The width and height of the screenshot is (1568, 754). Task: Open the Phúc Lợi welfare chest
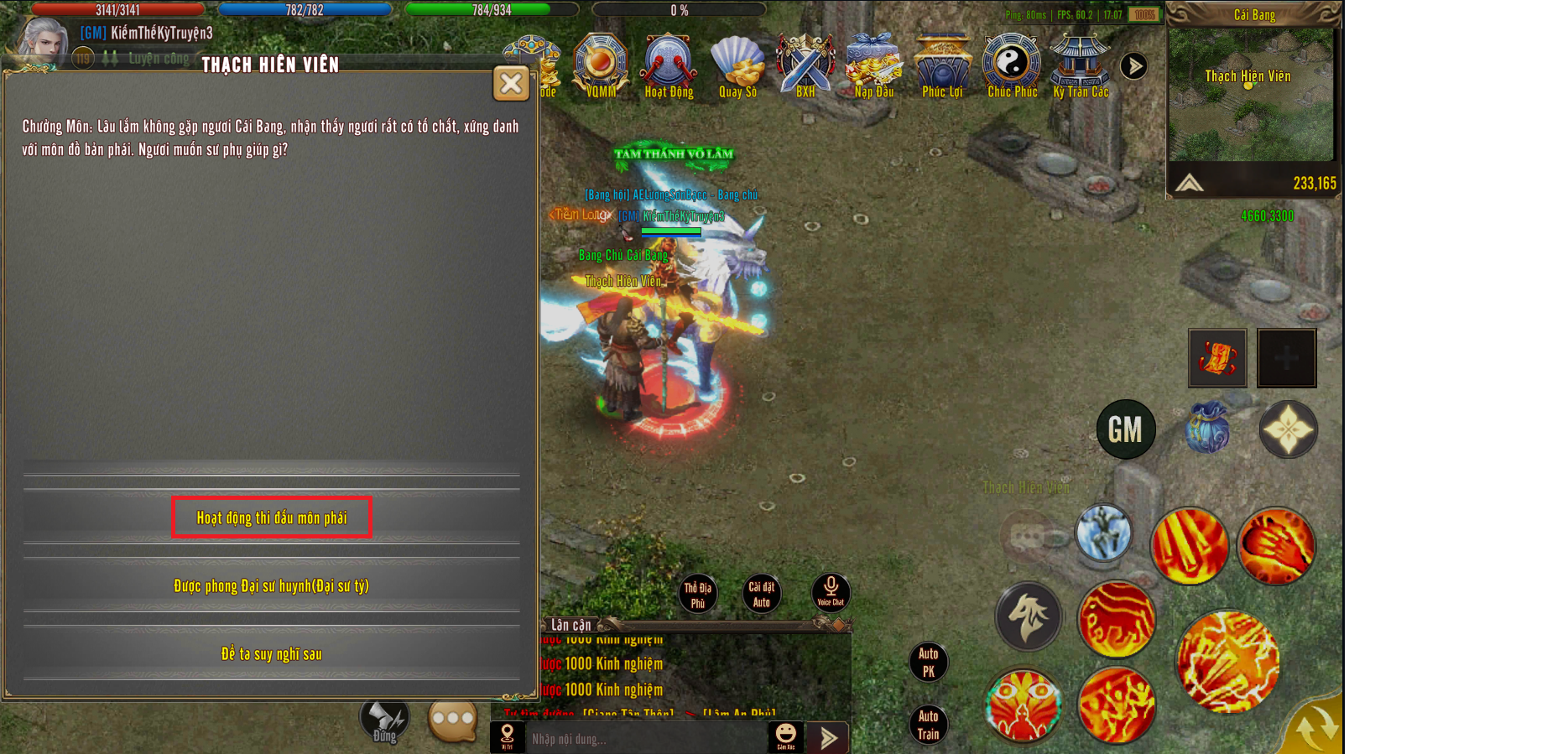pyautogui.click(x=942, y=65)
